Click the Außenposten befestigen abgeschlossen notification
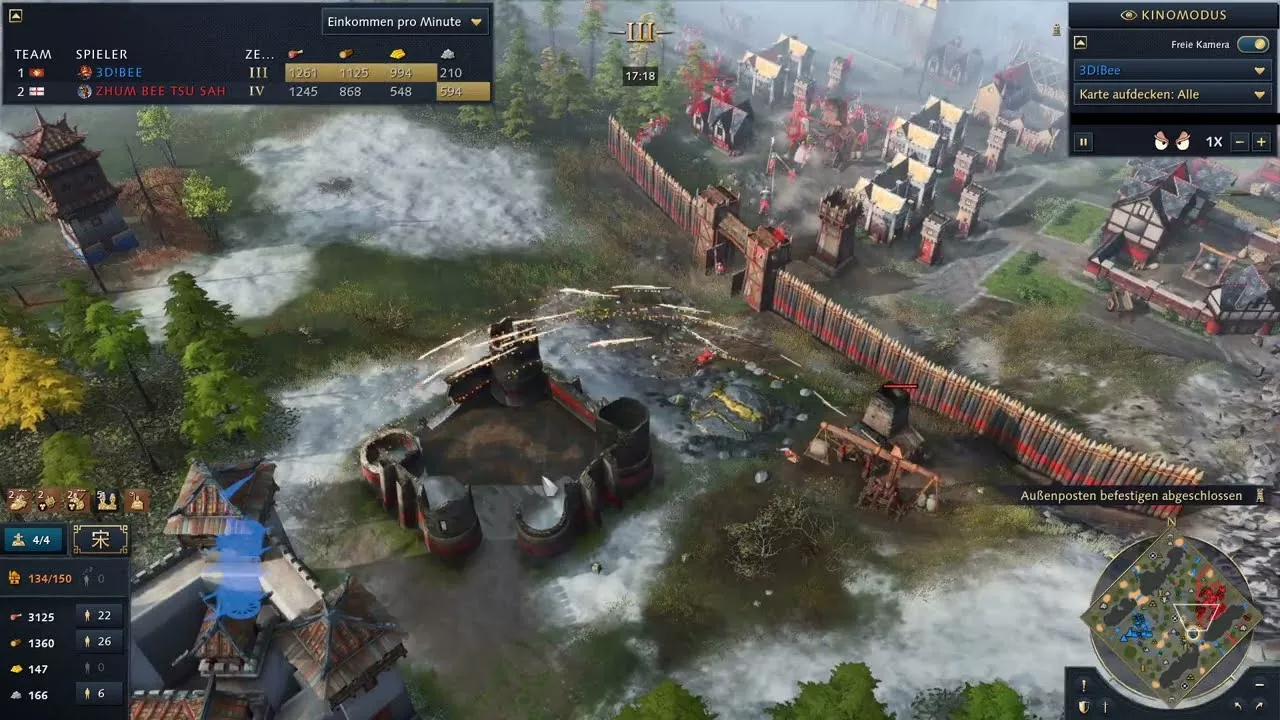Image resolution: width=1280 pixels, height=720 pixels. click(1131, 496)
